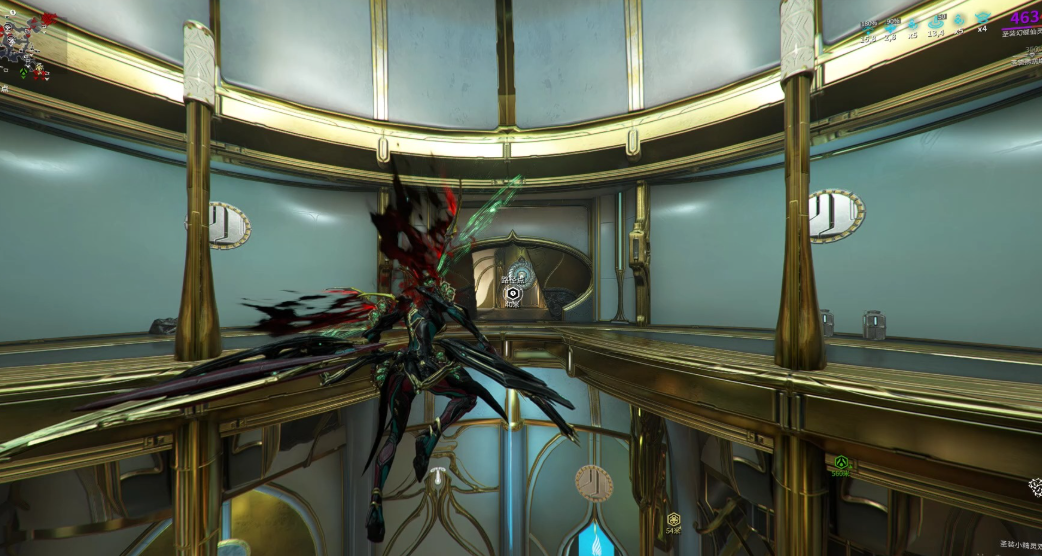Select the green objective marker showing 560 meters
This screenshot has height=556, width=1042.
pos(841,463)
